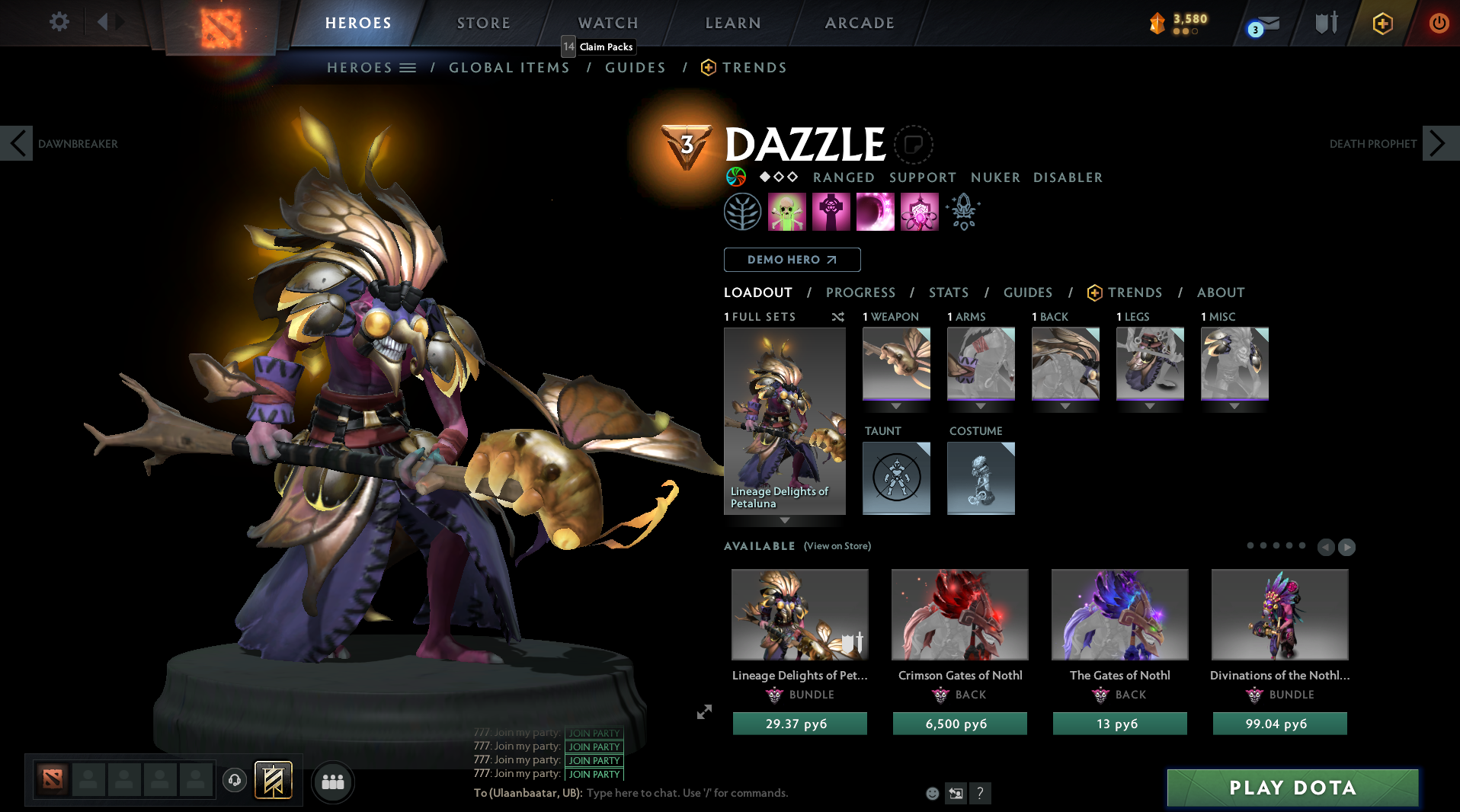Expand hero preview with fullscreen arrows icon
The height and width of the screenshot is (812, 1460).
click(x=703, y=712)
